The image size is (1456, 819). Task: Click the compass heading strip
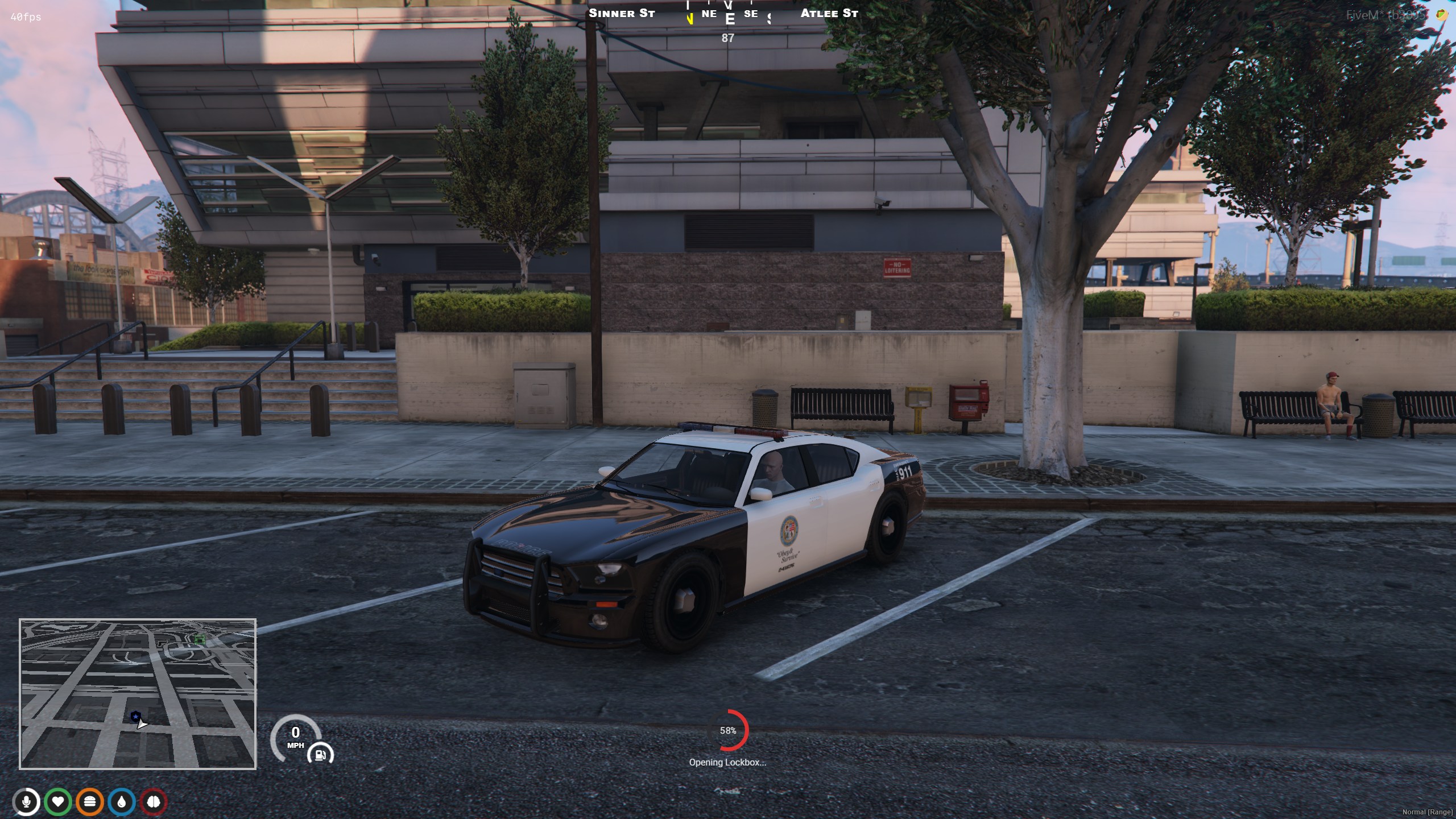point(728,15)
